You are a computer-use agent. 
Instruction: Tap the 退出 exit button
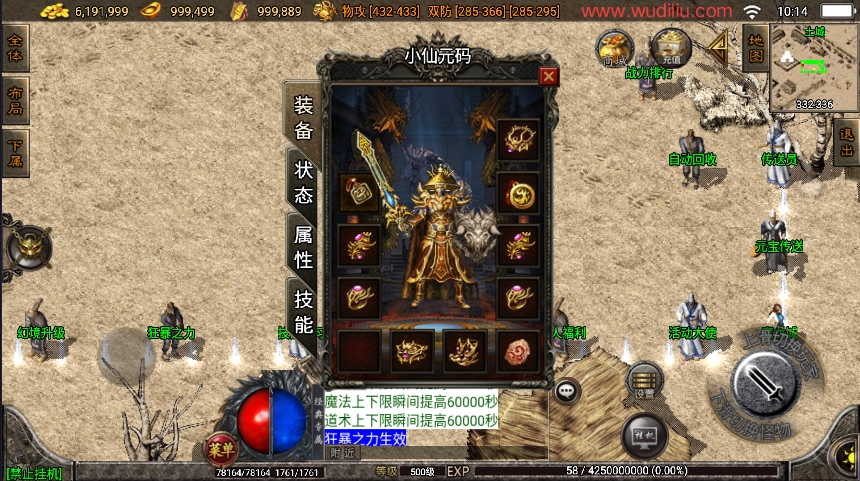[x=846, y=143]
